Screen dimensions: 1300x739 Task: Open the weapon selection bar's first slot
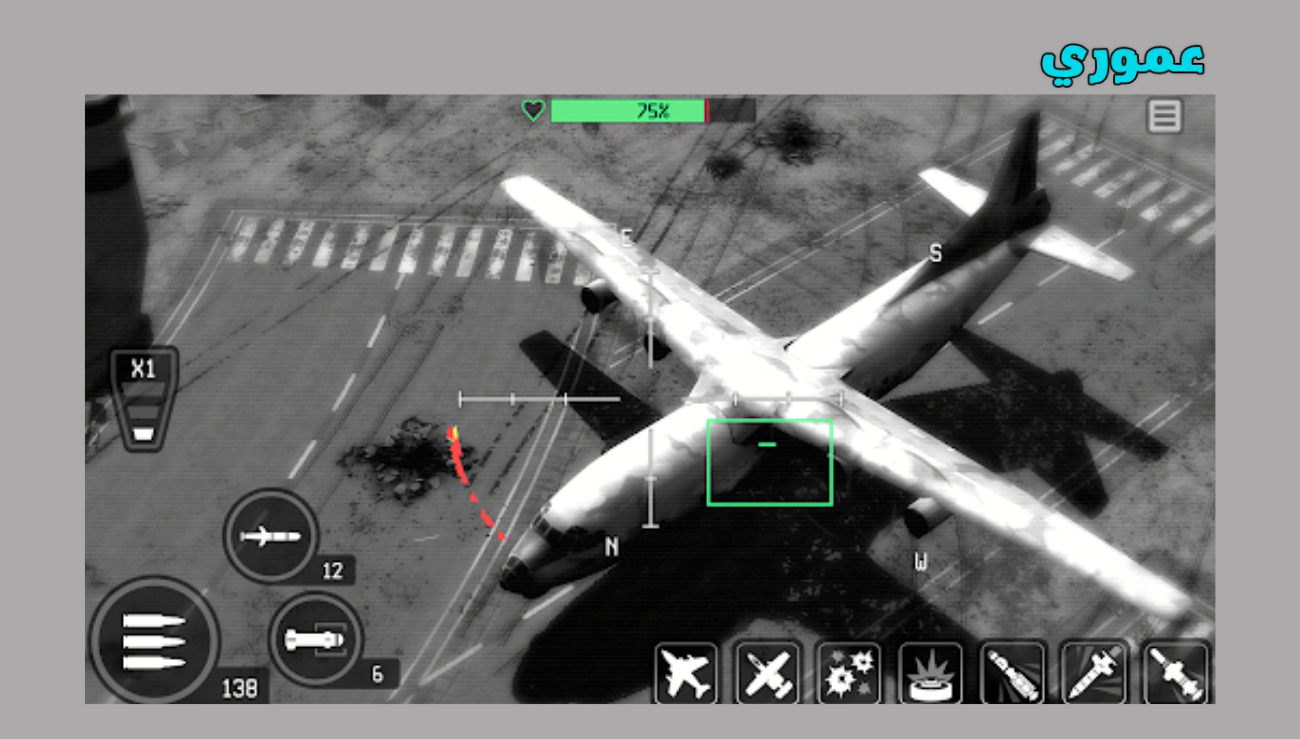687,673
